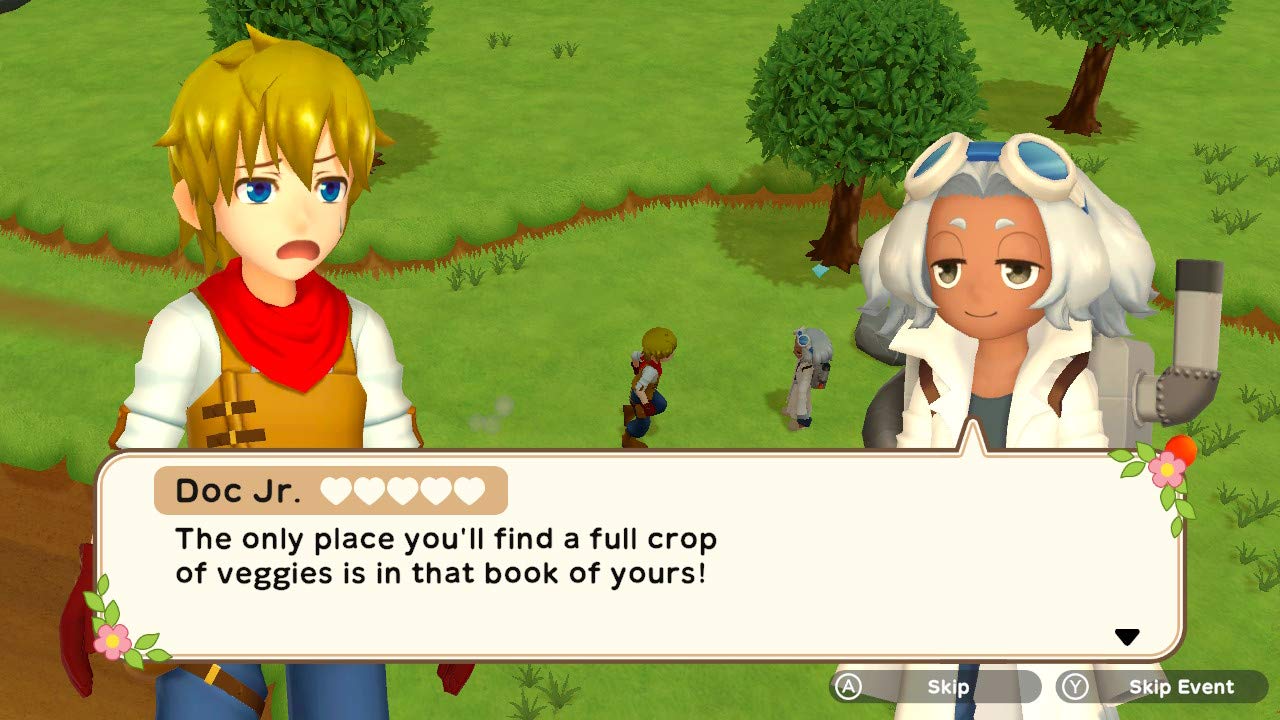Click the first heart next to Doc Jr.

(335, 491)
